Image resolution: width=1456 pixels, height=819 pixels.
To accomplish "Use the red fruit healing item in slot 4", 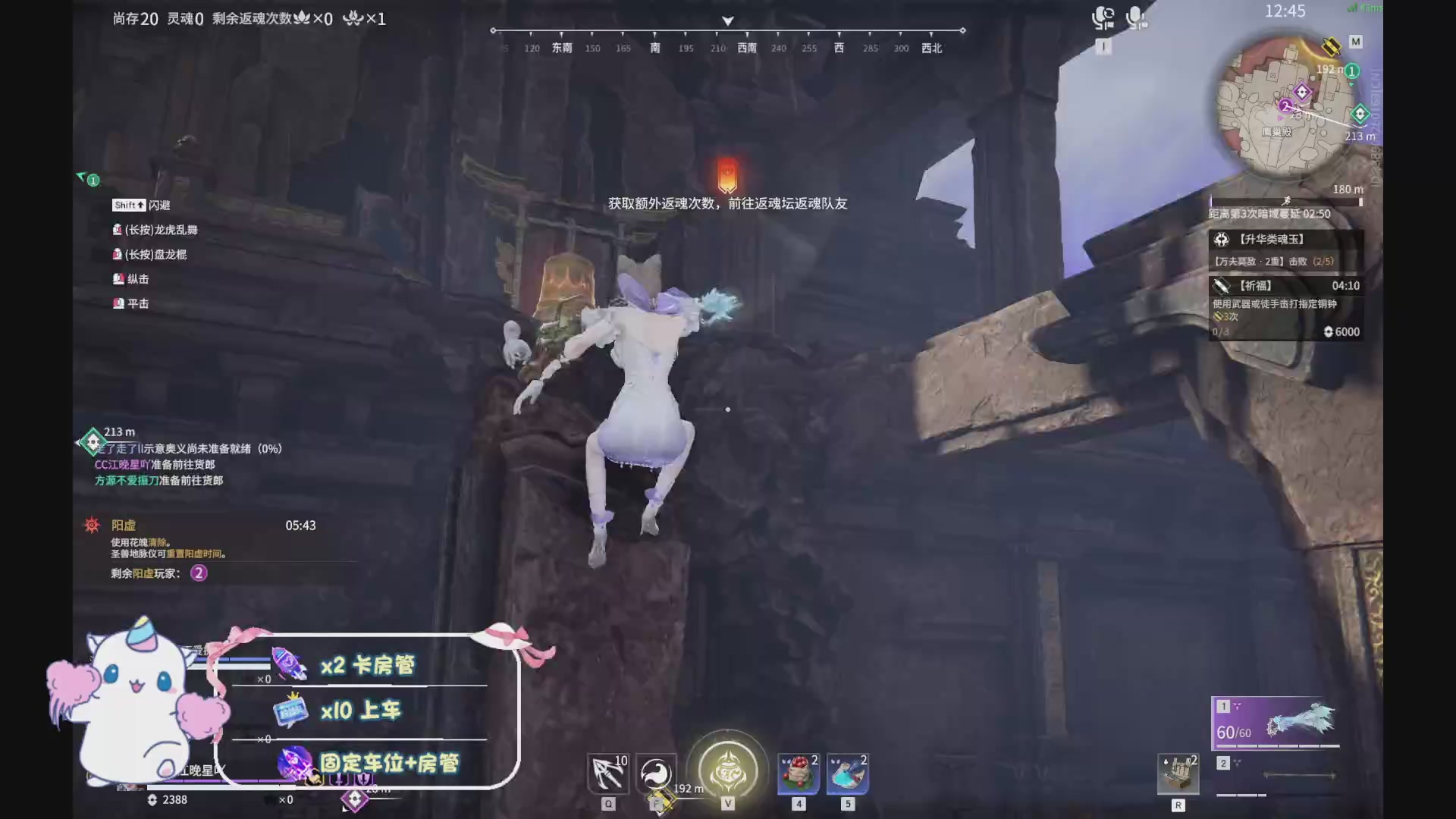I will click(797, 773).
